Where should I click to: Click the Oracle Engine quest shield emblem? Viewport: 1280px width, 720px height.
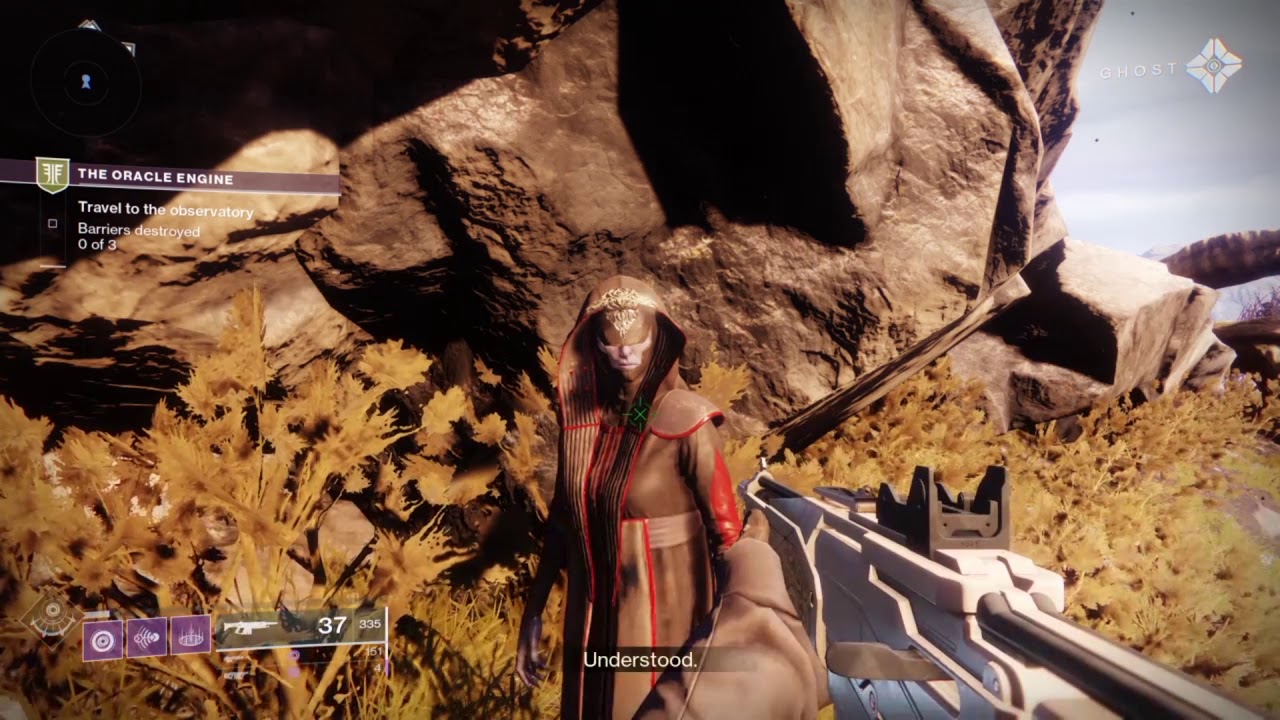52,176
